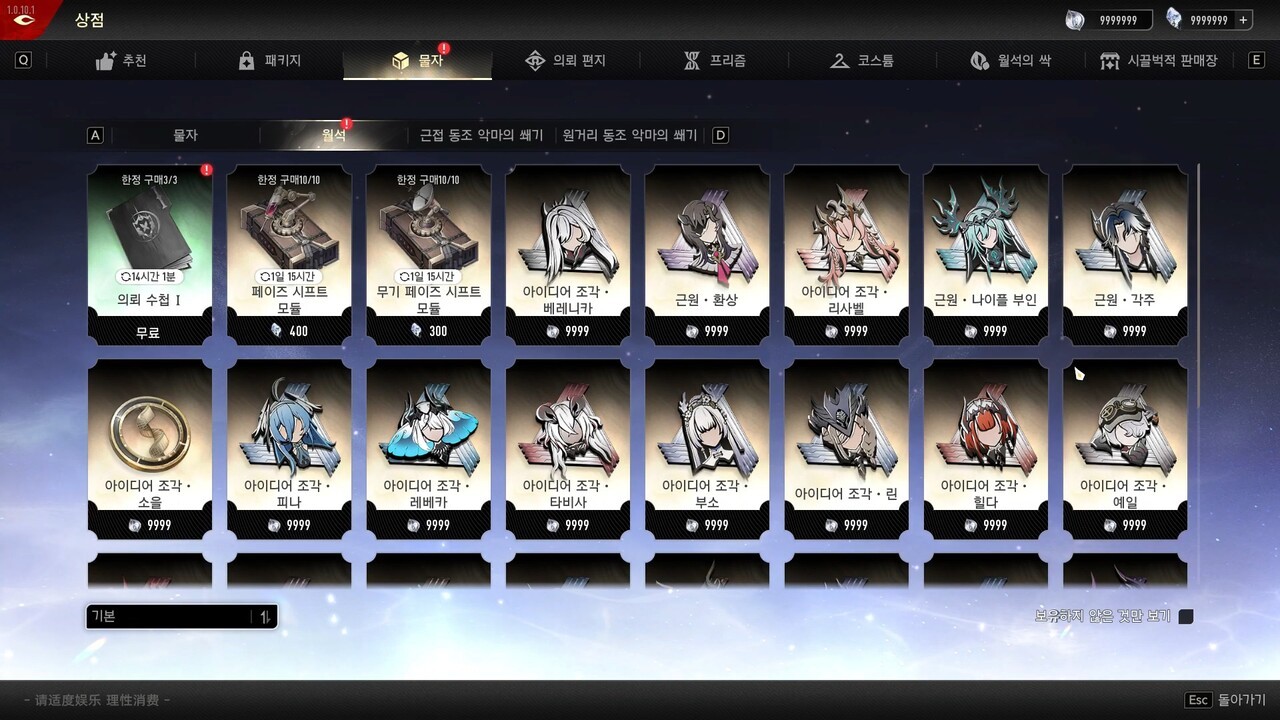Open 시끌벅적 판매장 via its storefront icon
Image resolution: width=1280 pixels, height=720 pixels.
[x=1110, y=61]
